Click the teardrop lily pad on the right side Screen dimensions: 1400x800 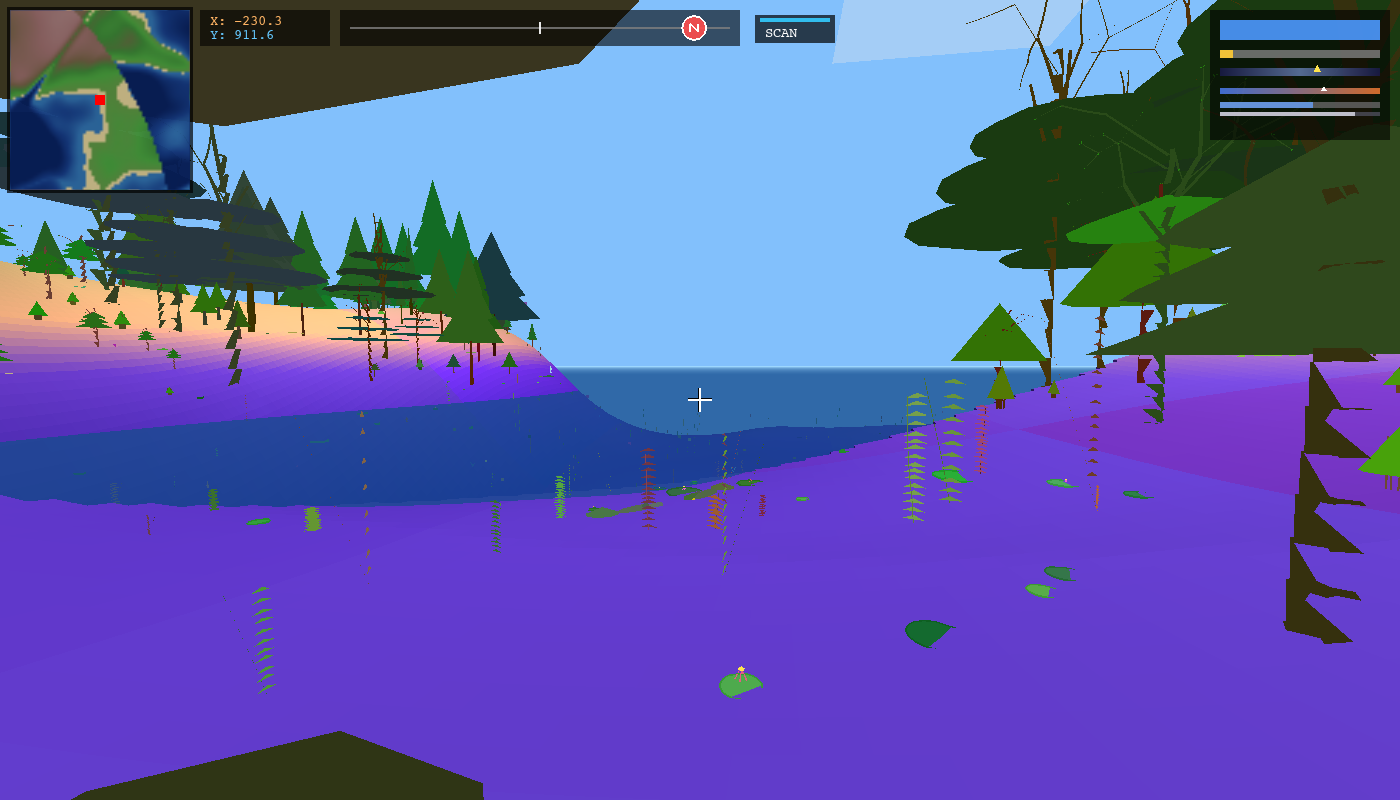pos(930,632)
